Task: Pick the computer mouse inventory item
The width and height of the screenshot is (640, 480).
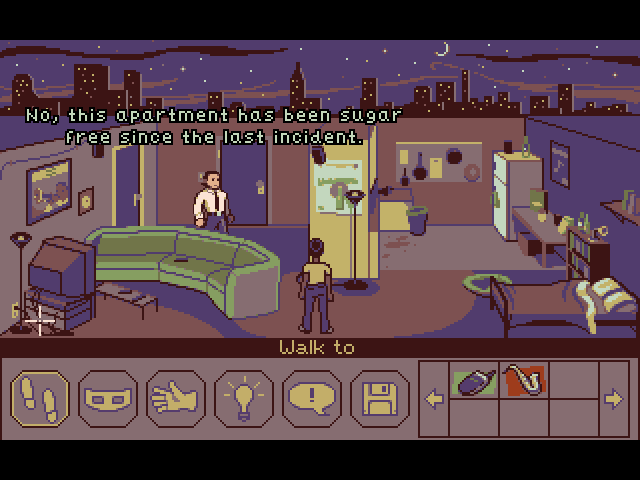Action: (x=474, y=381)
